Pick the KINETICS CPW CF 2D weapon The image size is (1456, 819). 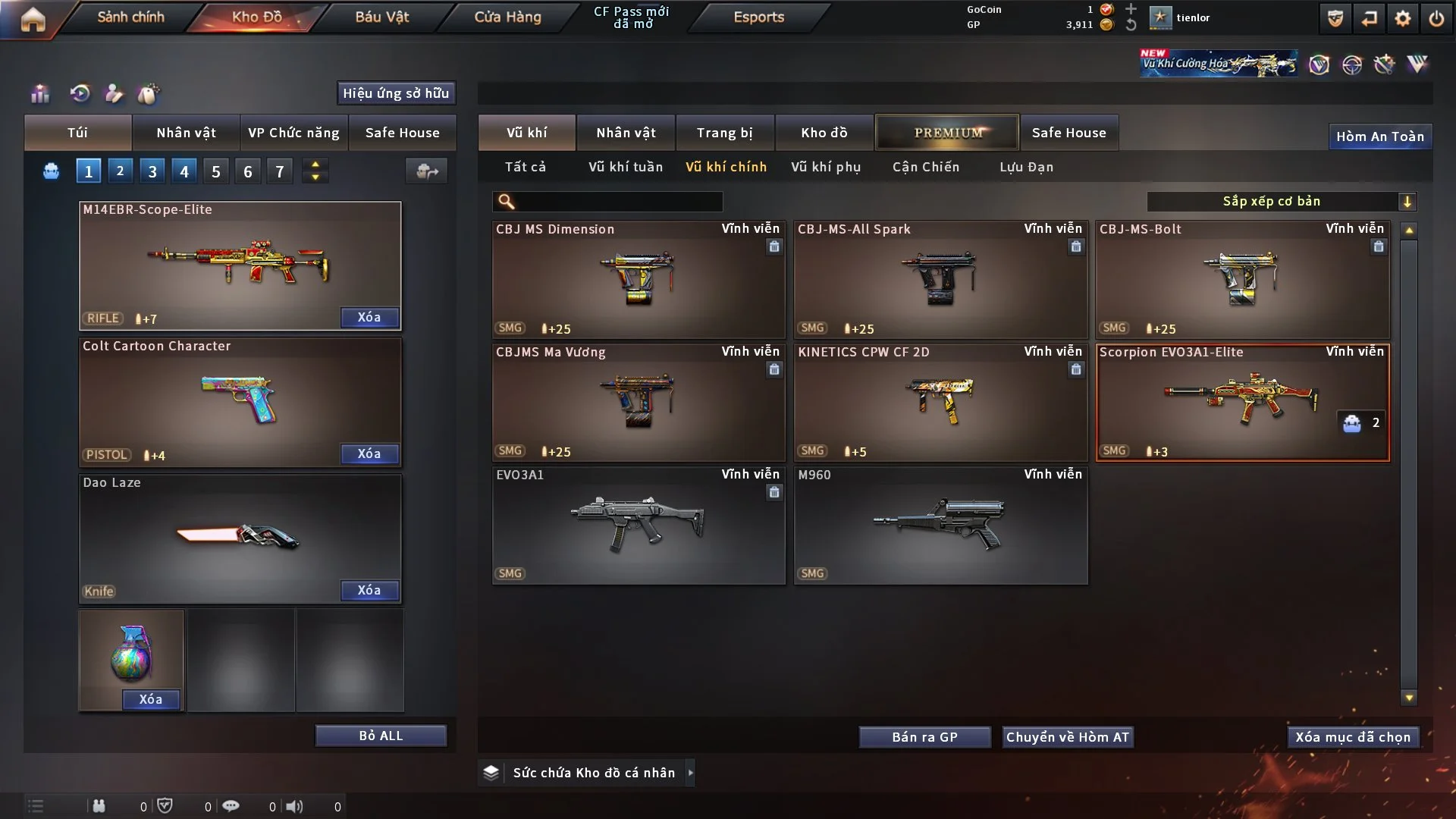(x=940, y=402)
